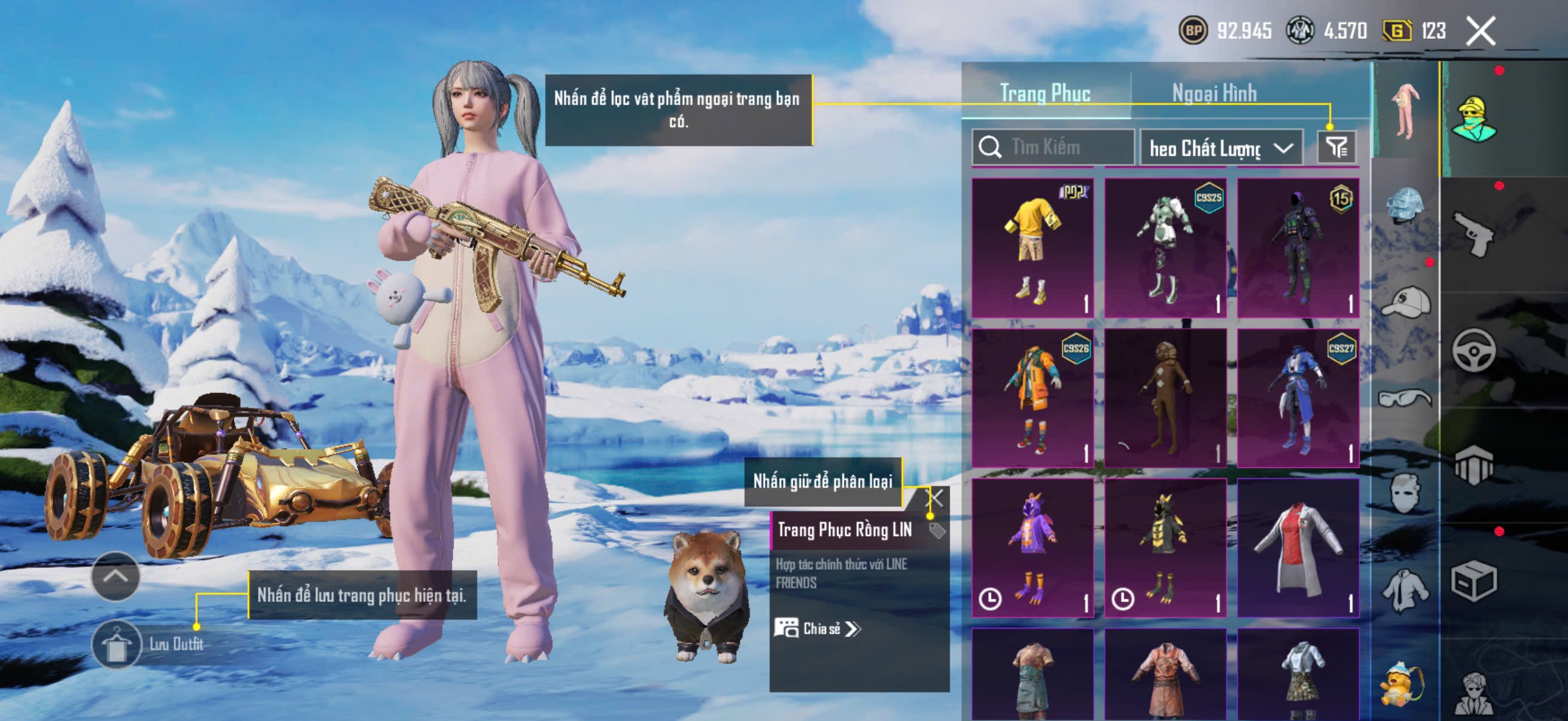The image size is (1568, 721).
Task: Choose the C9S25 white-green outfit
Action: 1165,248
